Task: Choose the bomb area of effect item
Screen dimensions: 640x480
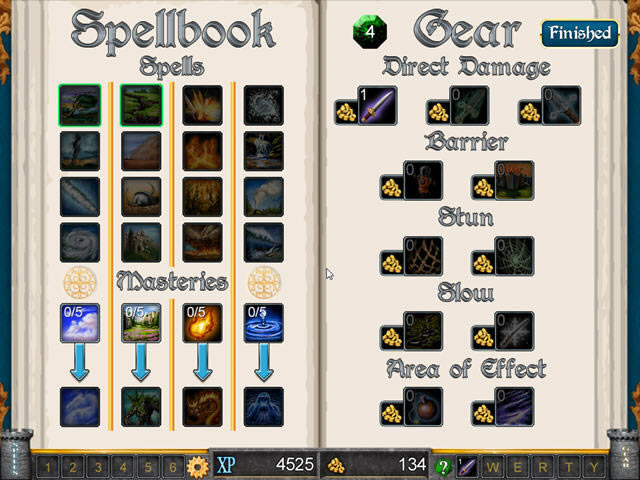Action: pyautogui.click(x=422, y=410)
